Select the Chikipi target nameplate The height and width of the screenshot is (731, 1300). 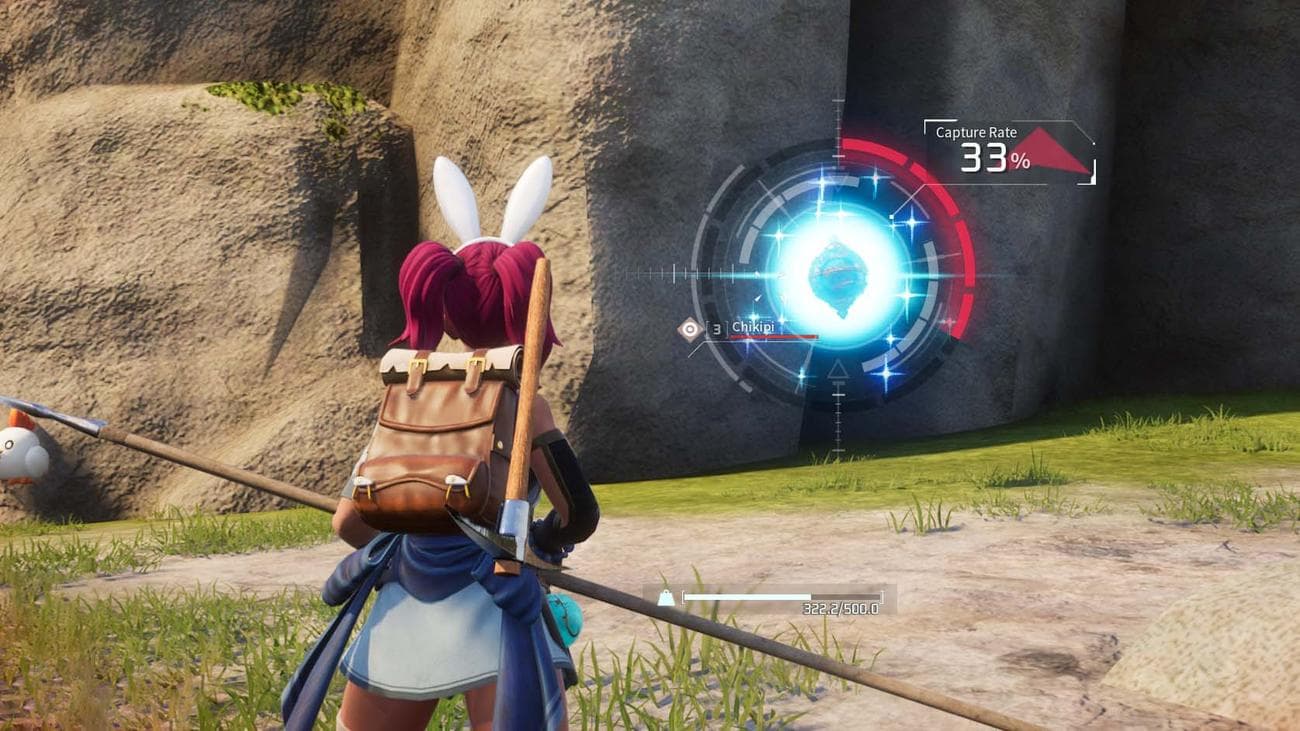coord(753,328)
